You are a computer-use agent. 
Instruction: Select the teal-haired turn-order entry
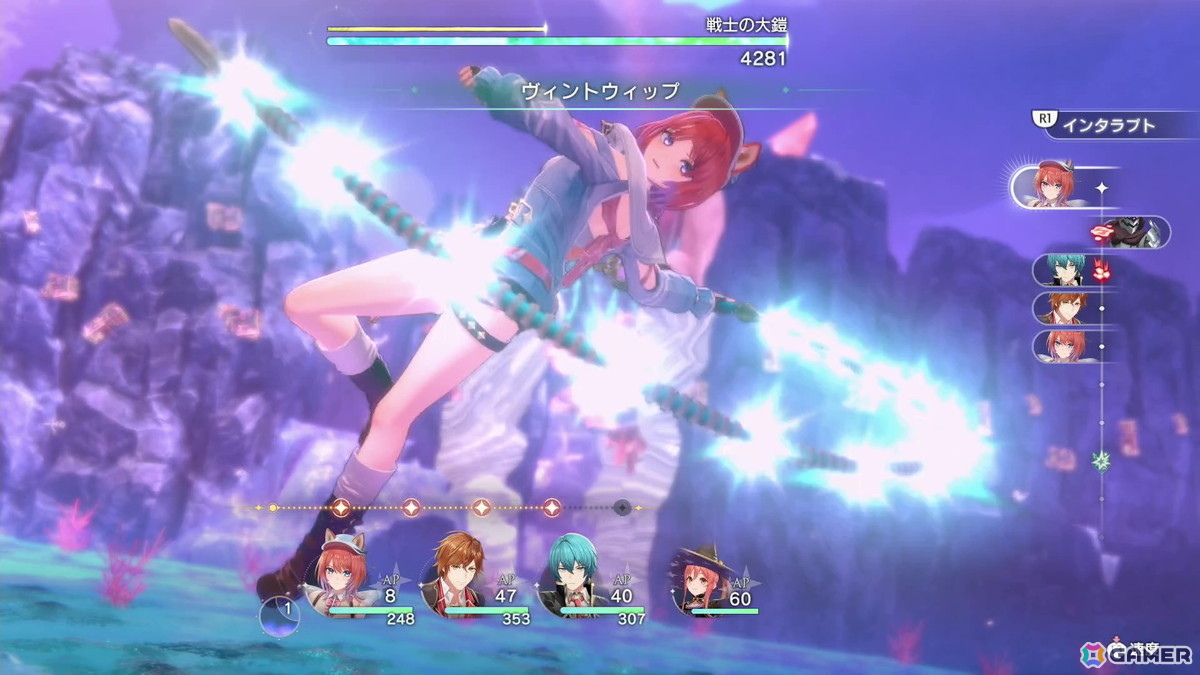coord(1060,270)
